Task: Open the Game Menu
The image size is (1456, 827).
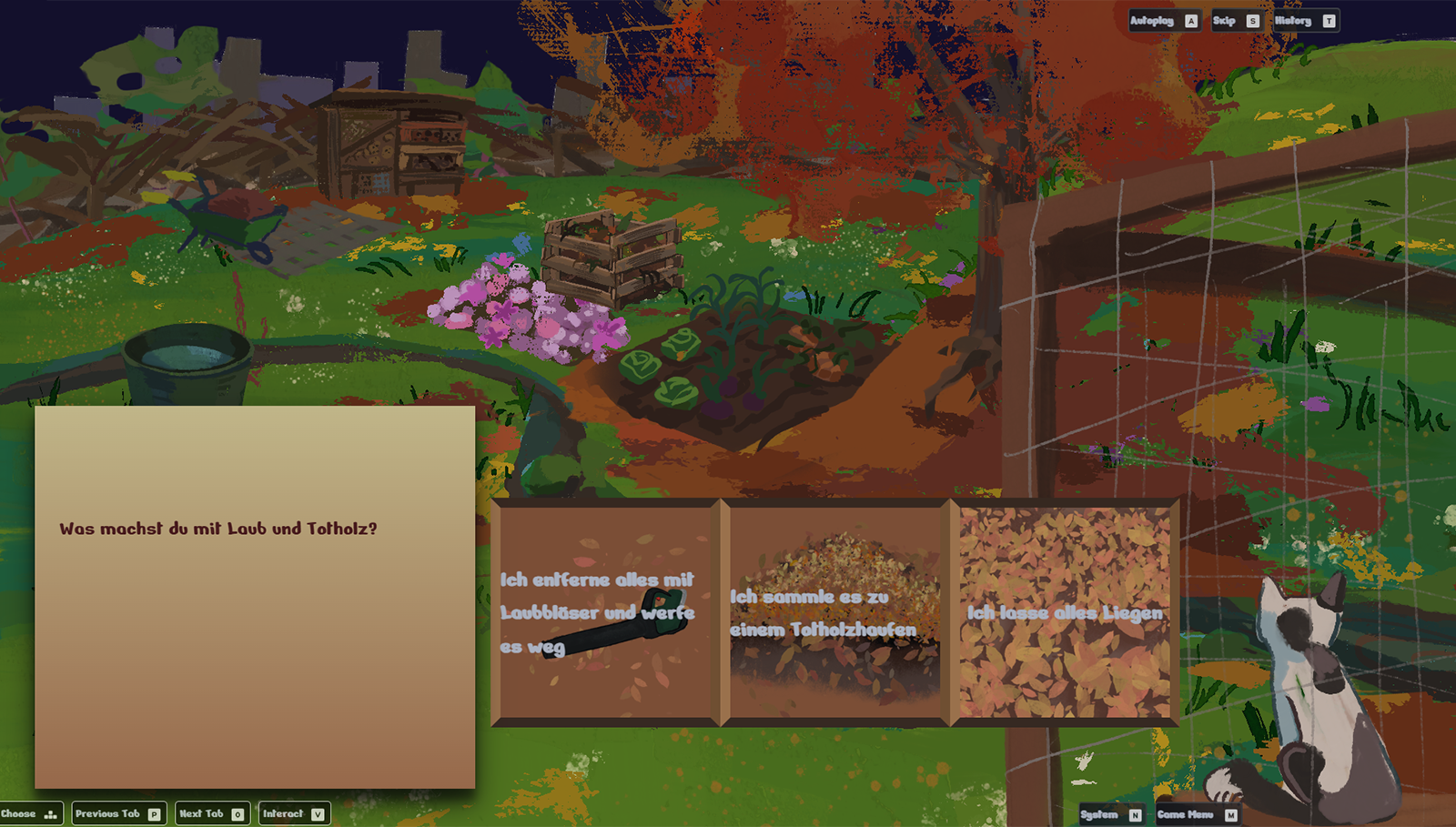Action: [x=1196, y=814]
